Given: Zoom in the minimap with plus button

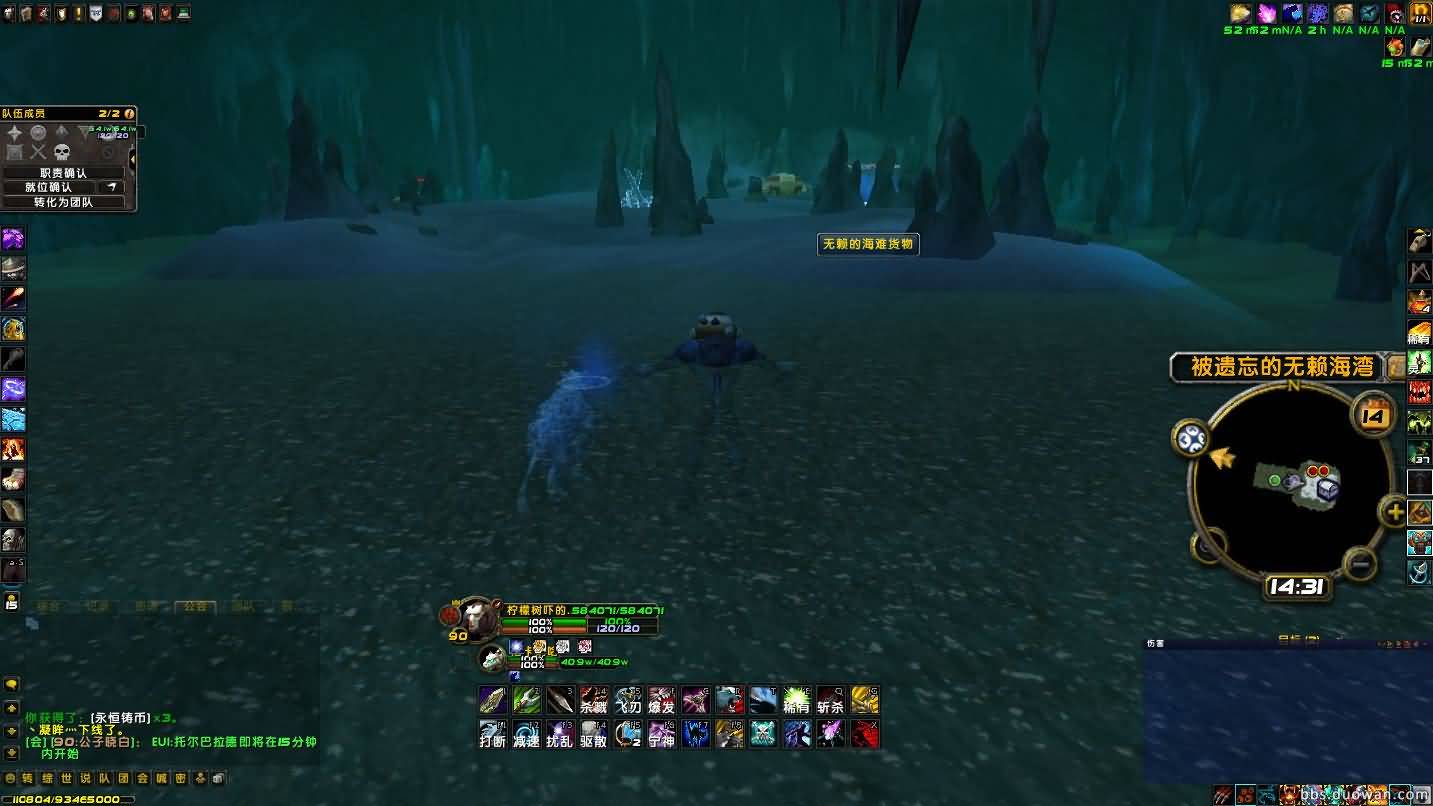Looking at the screenshot, I should click(x=1393, y=513).
